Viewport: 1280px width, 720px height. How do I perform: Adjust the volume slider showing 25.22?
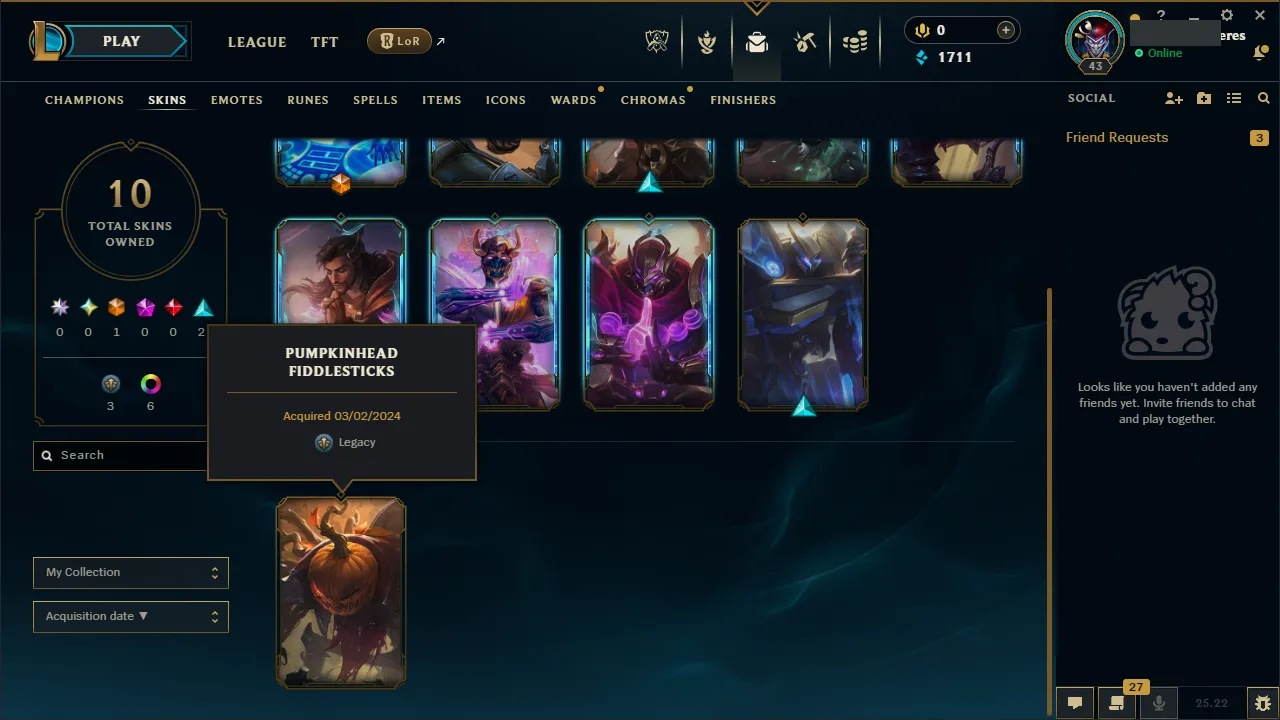tap(1213, 703)
